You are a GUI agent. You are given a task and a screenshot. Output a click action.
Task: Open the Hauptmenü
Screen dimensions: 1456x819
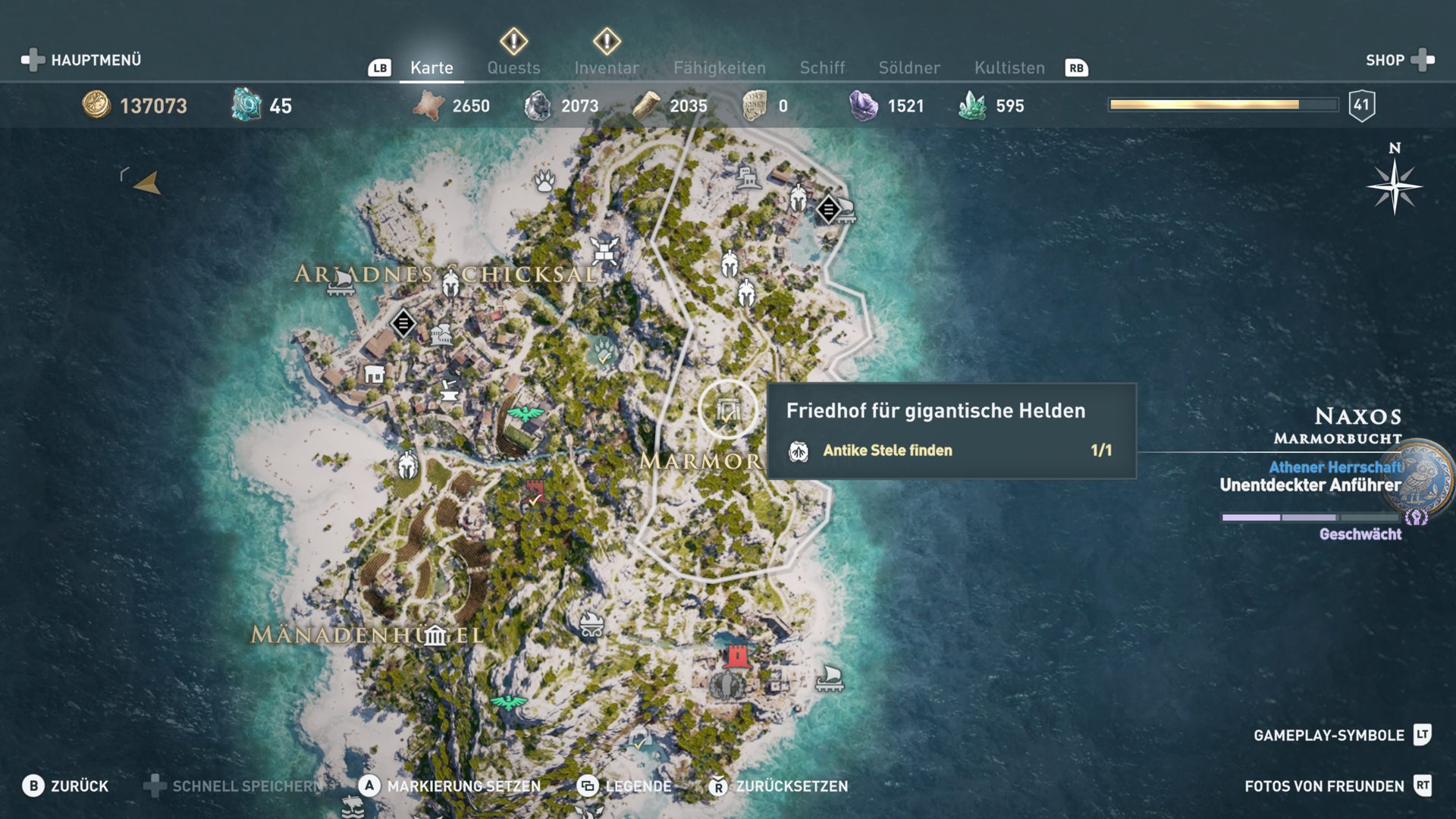coord(81,60)
